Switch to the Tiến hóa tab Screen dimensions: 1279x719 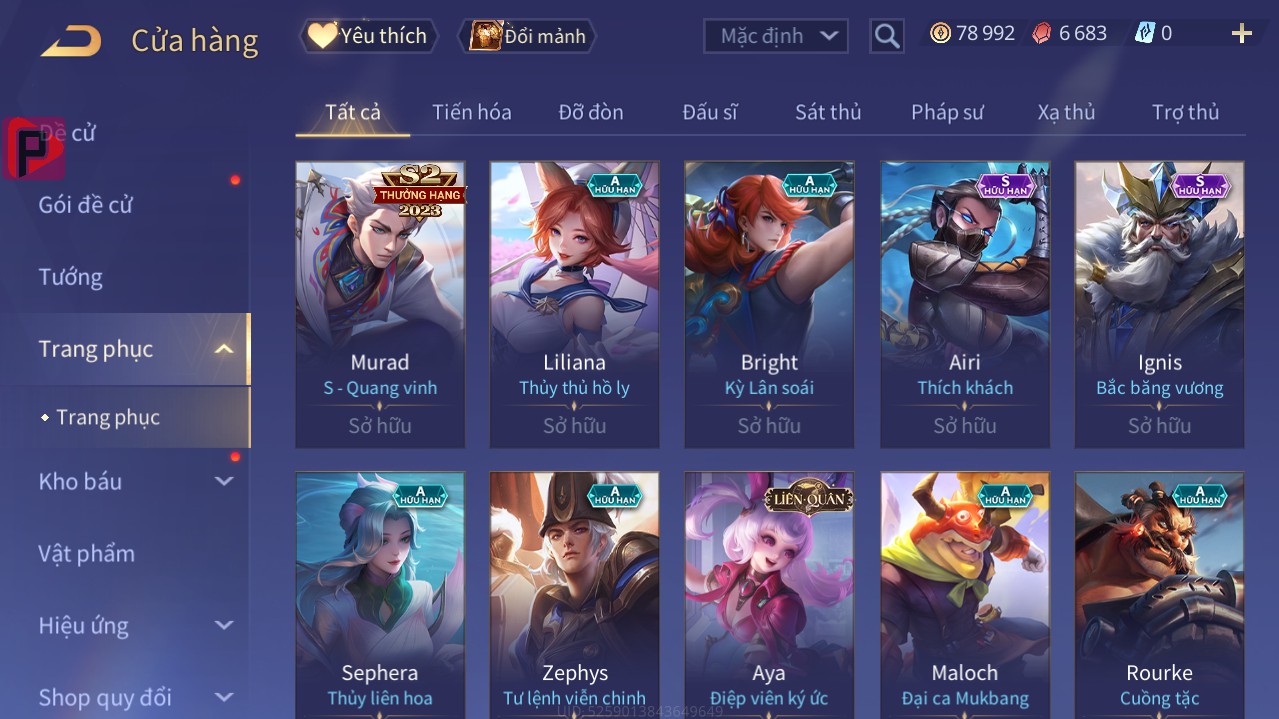pyautogui.click(x=471, y=112)
